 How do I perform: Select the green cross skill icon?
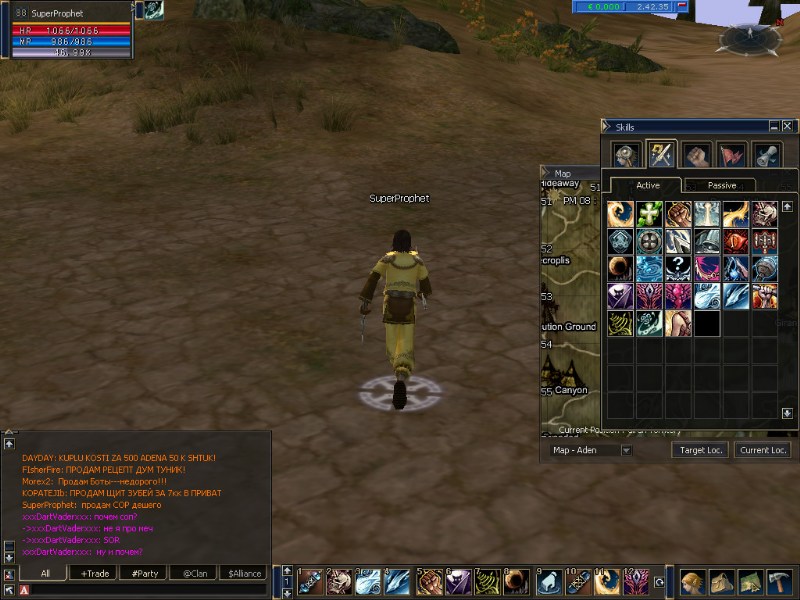pos(649,214)
